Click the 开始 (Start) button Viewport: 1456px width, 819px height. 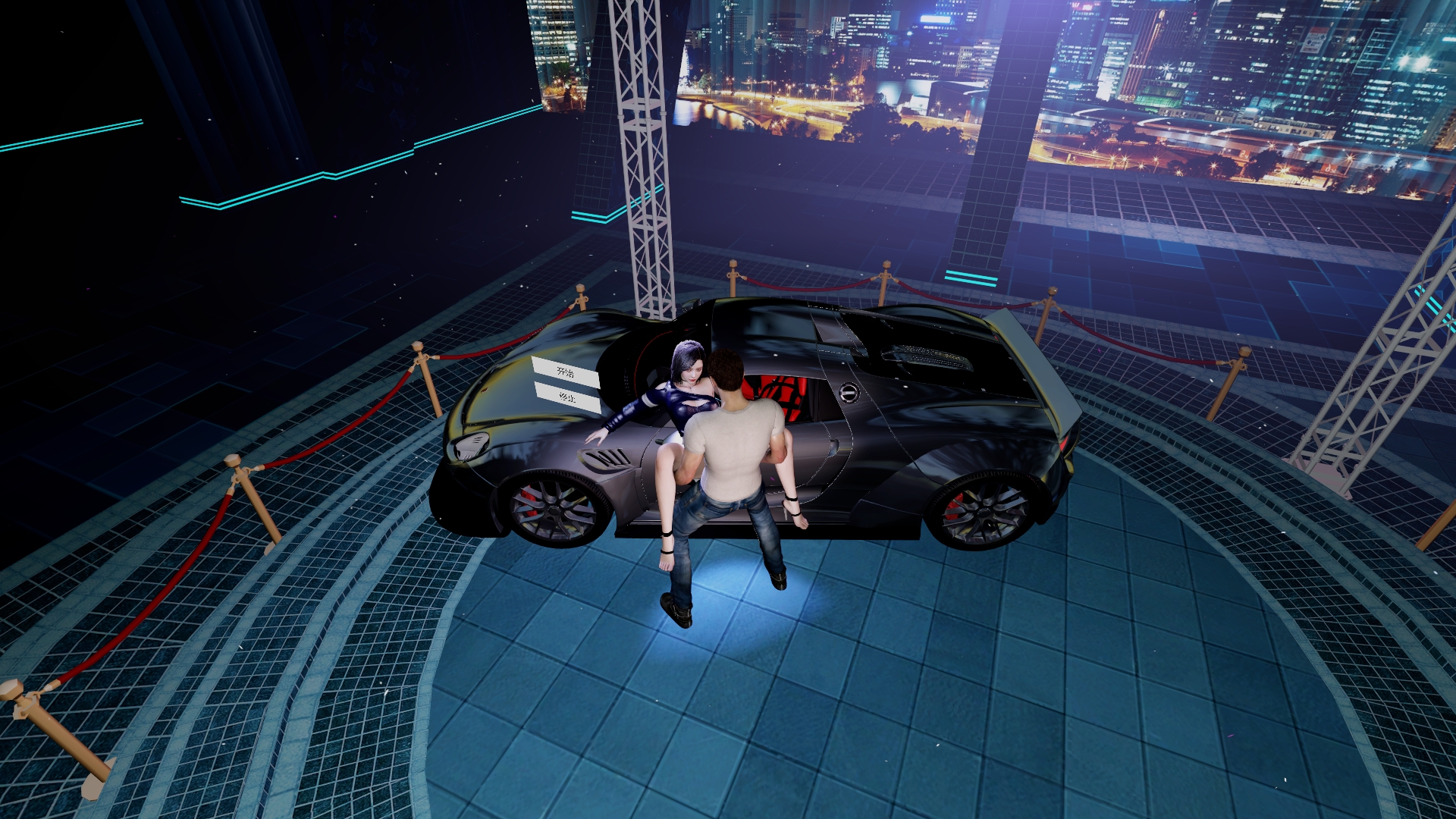565,372
